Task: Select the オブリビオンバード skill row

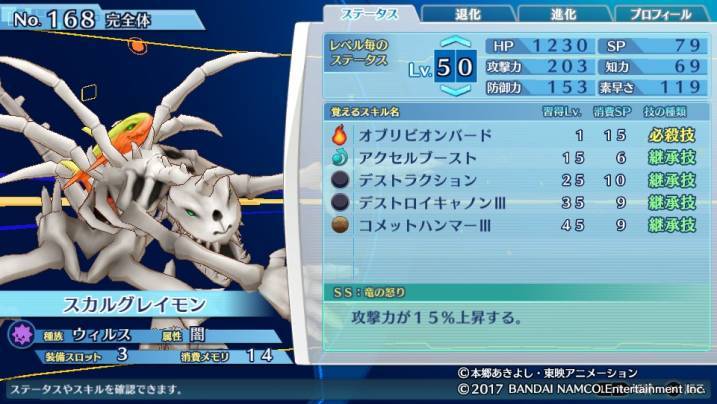Action: pos(512,135)
